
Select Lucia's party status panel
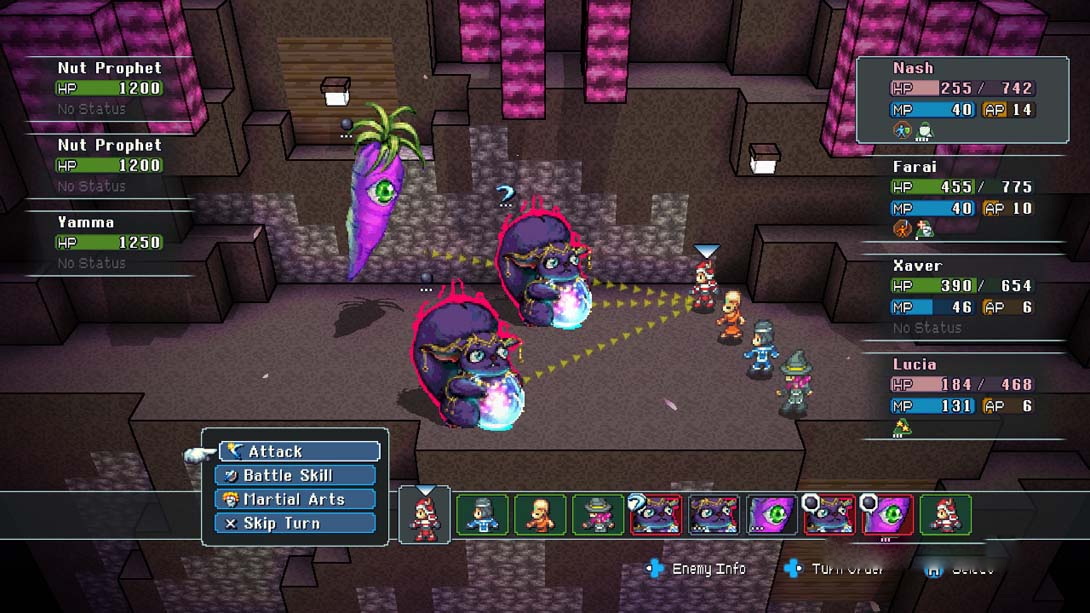[962, 396]
